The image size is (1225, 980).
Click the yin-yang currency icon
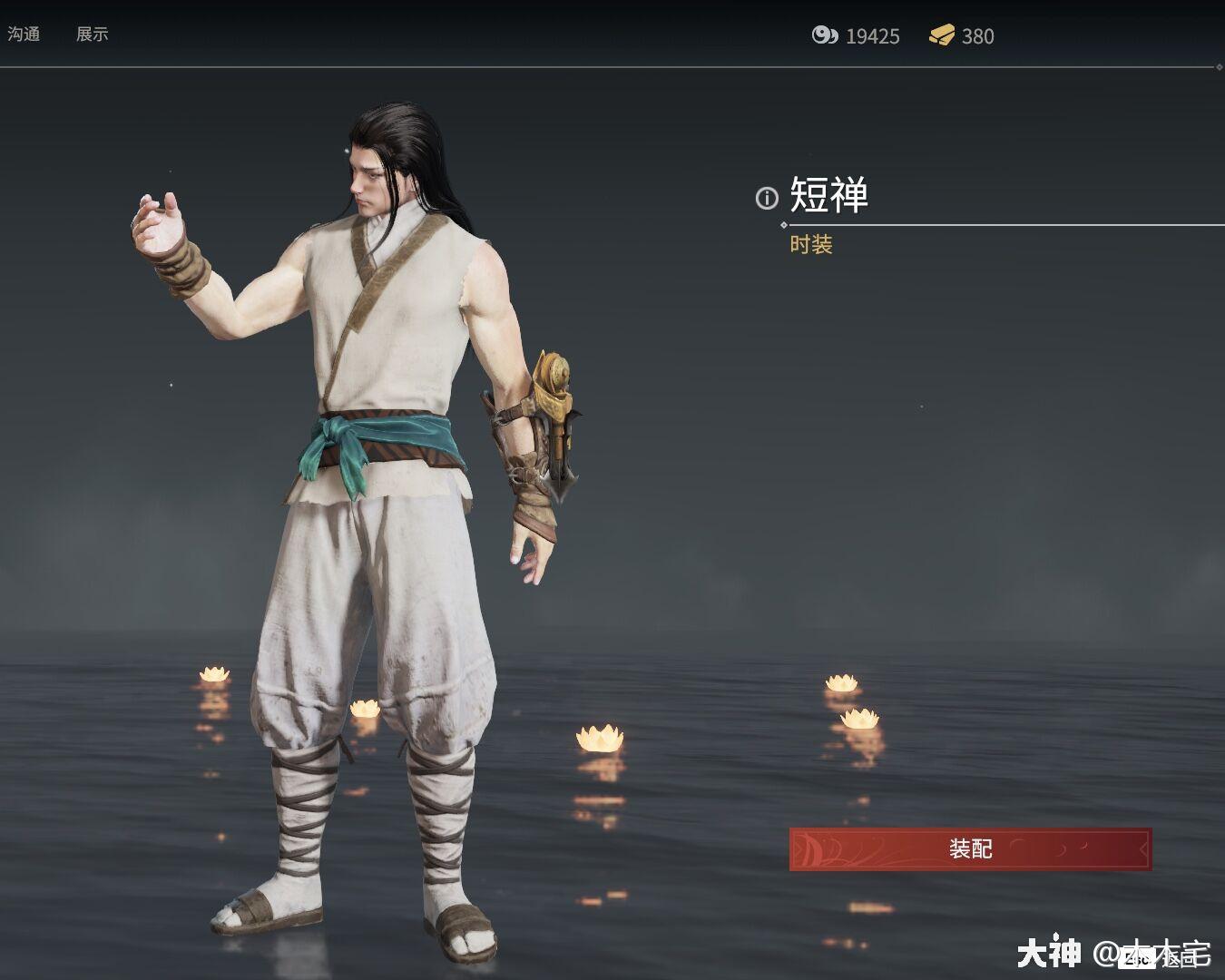coord(826,36)
